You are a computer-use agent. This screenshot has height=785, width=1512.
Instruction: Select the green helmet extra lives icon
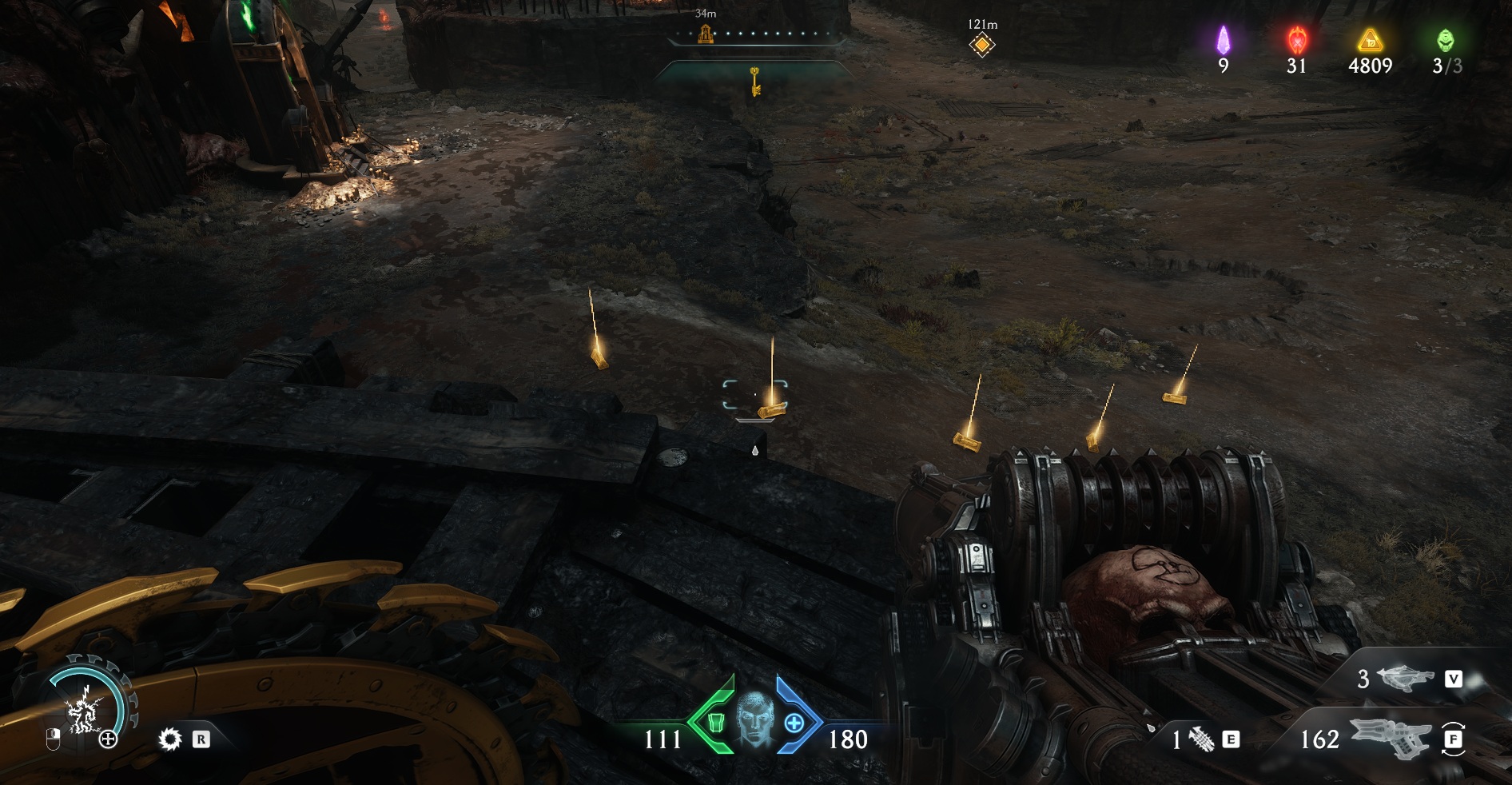(1445, 40)
